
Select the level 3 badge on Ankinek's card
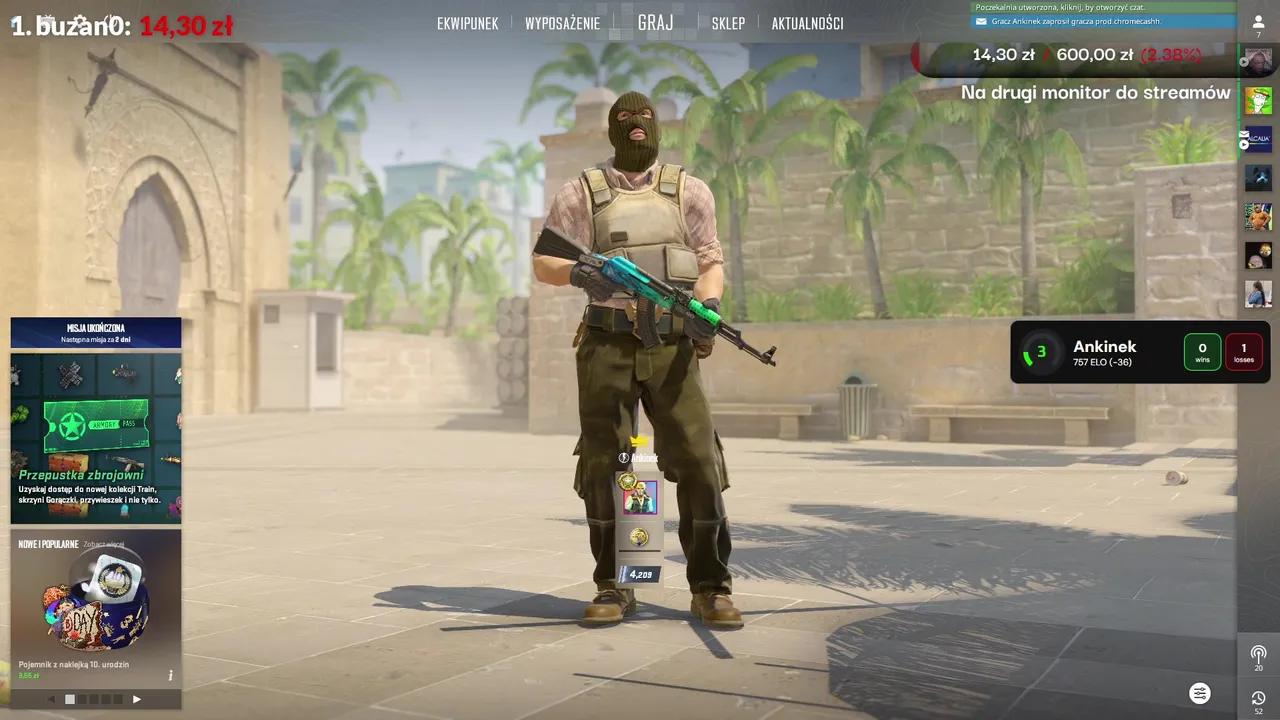1039,351
